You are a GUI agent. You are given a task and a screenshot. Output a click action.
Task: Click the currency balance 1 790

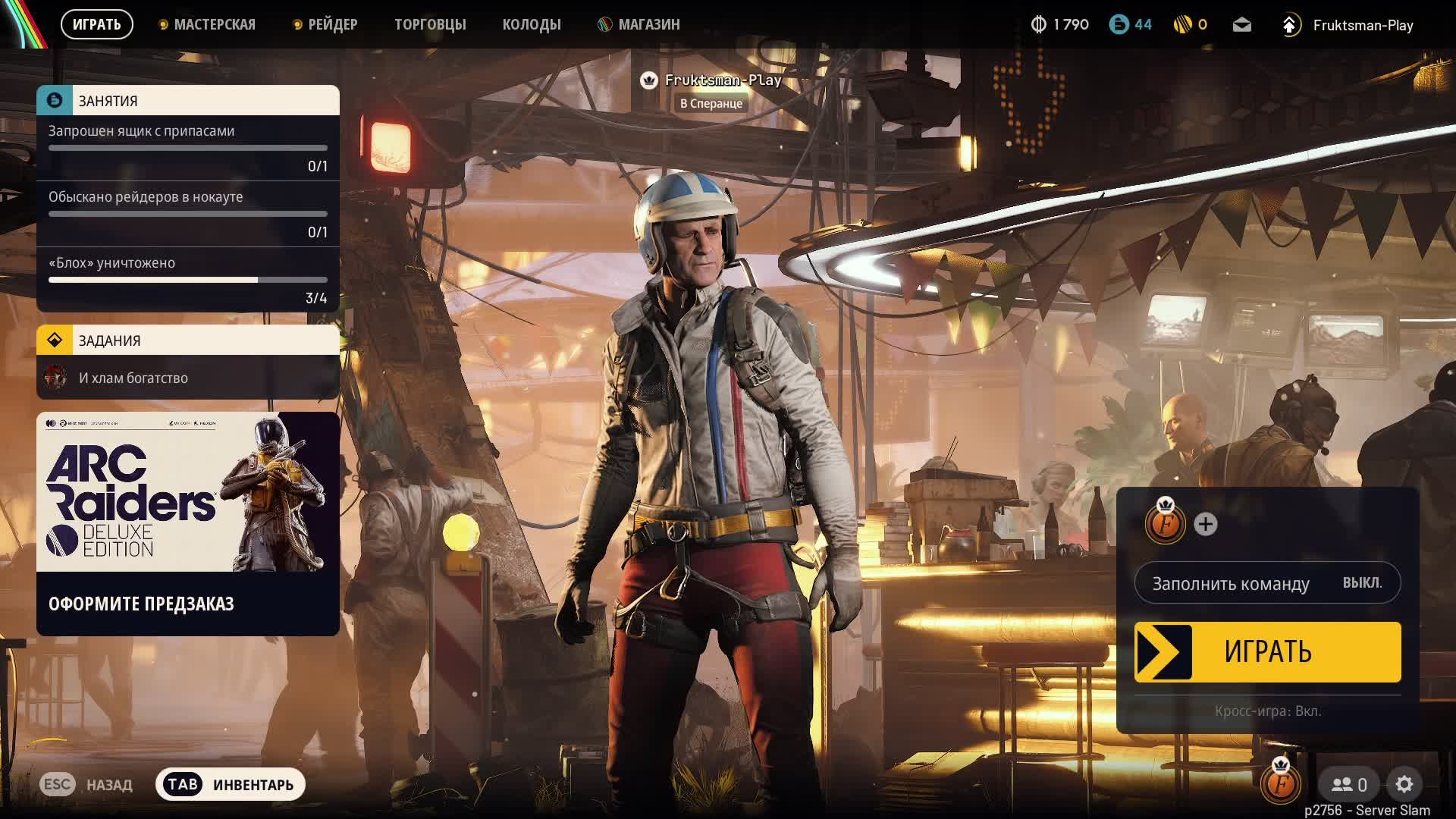pos(1060,25)
